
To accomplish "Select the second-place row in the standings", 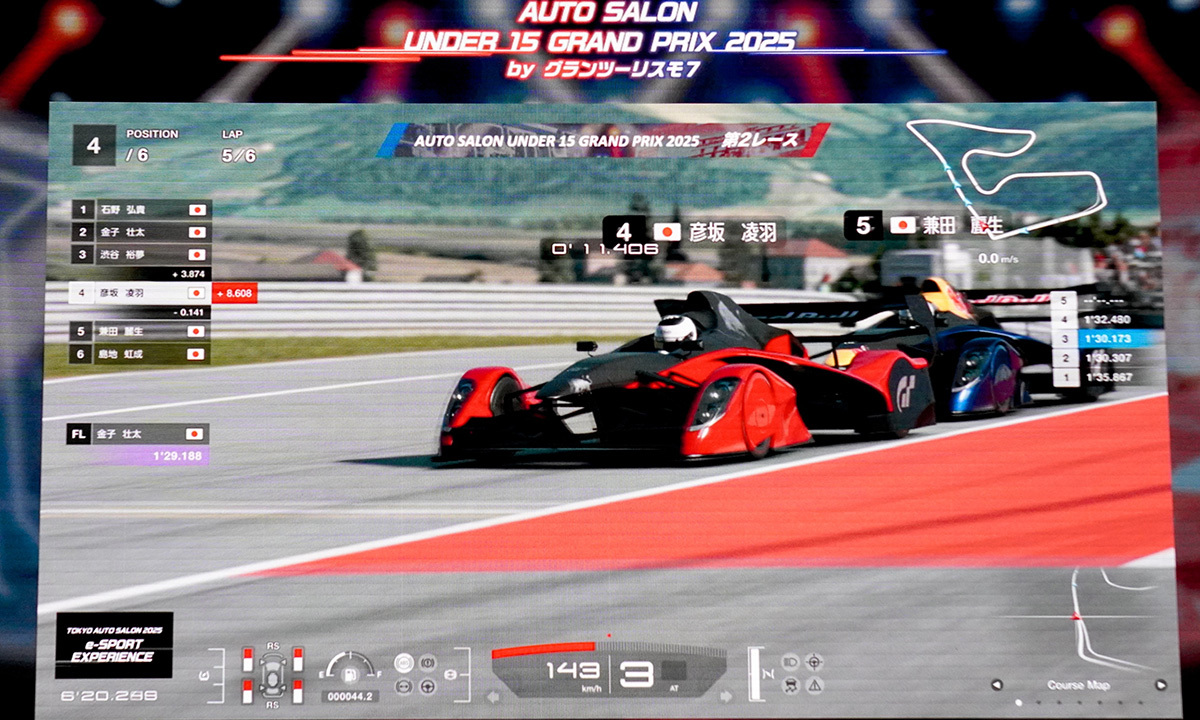I will tap(138, 232).
